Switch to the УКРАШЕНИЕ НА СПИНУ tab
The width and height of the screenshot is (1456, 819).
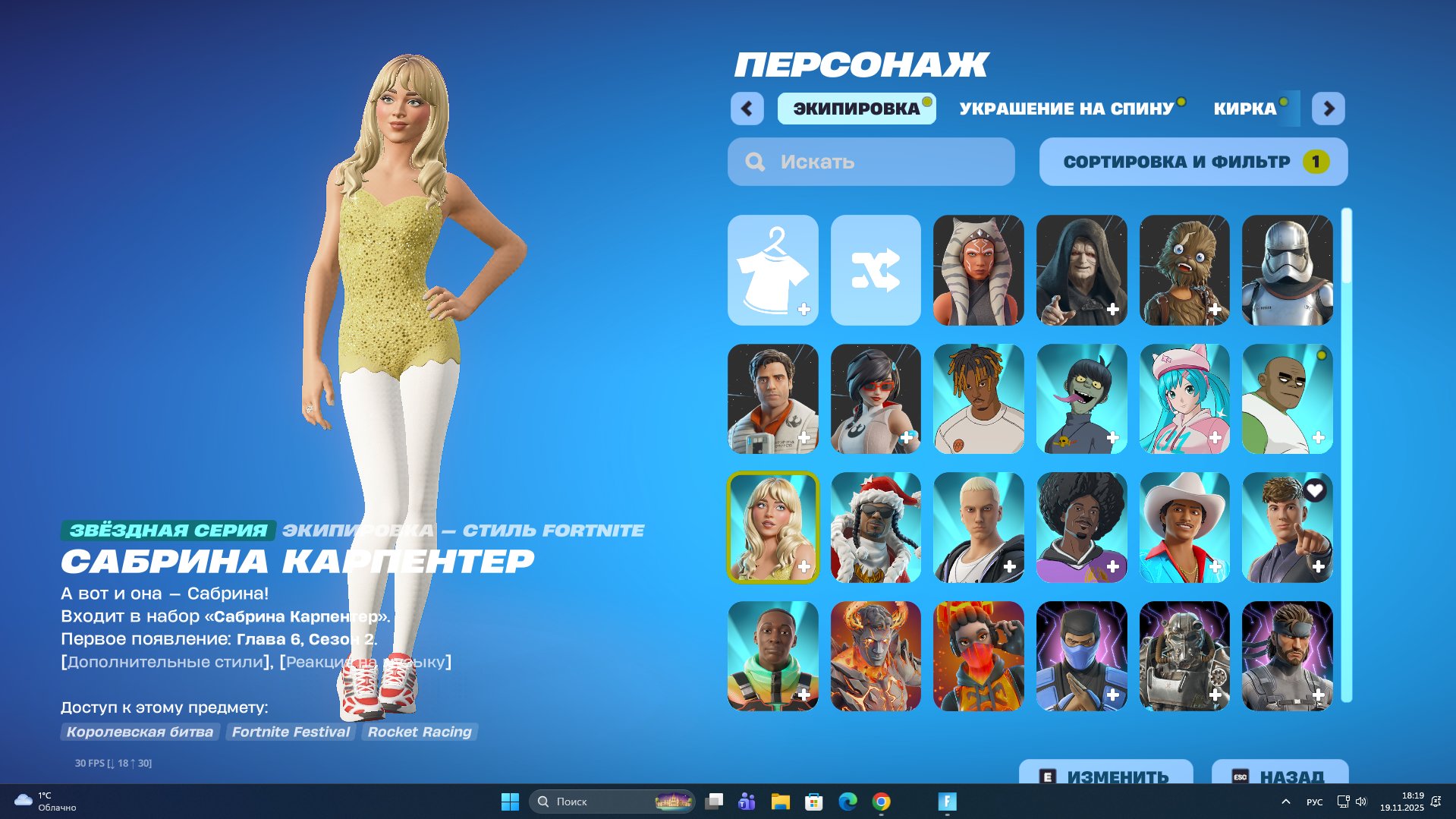tap(1065, 109)
